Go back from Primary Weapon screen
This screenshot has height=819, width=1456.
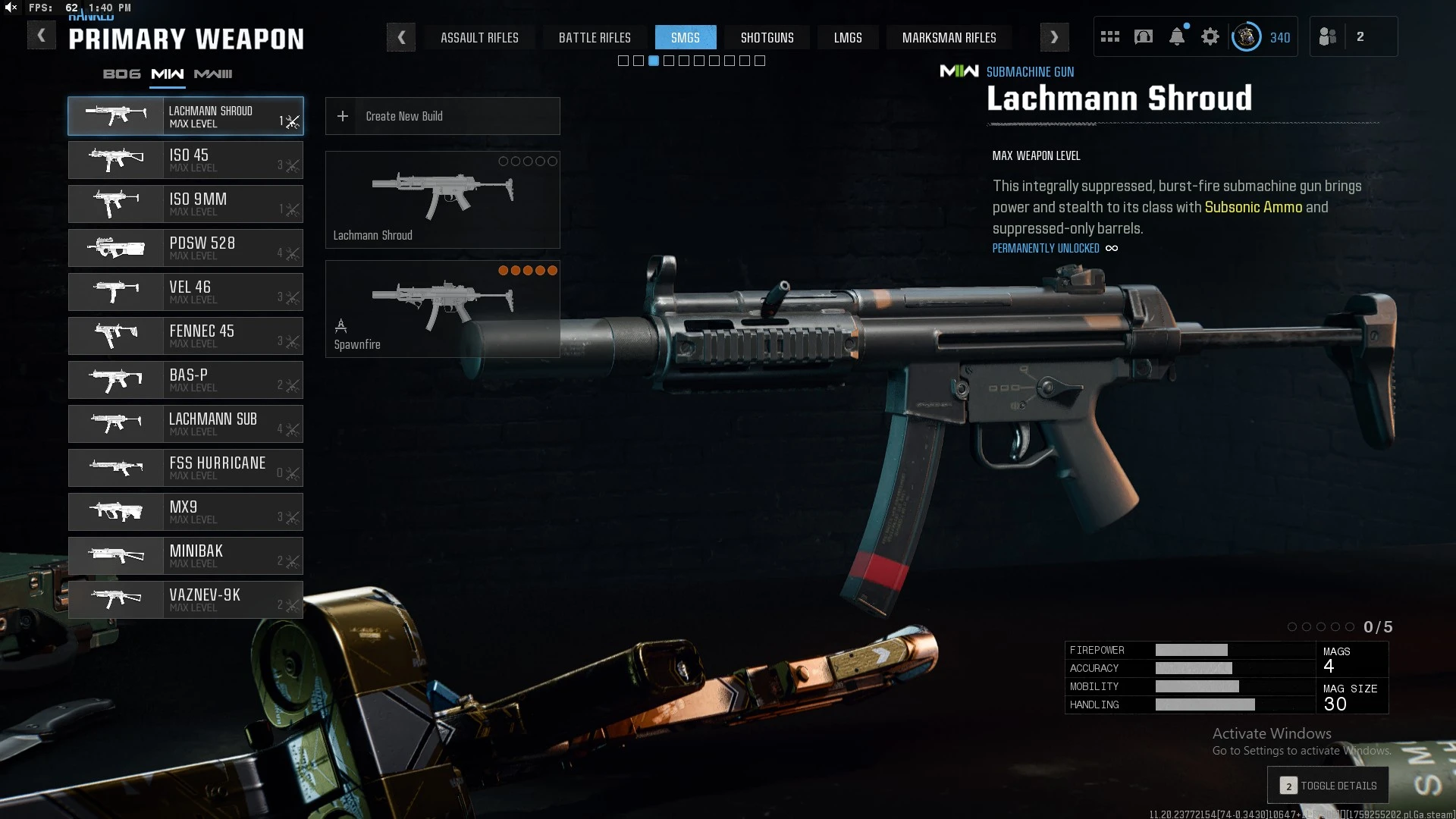click(42, 36)
